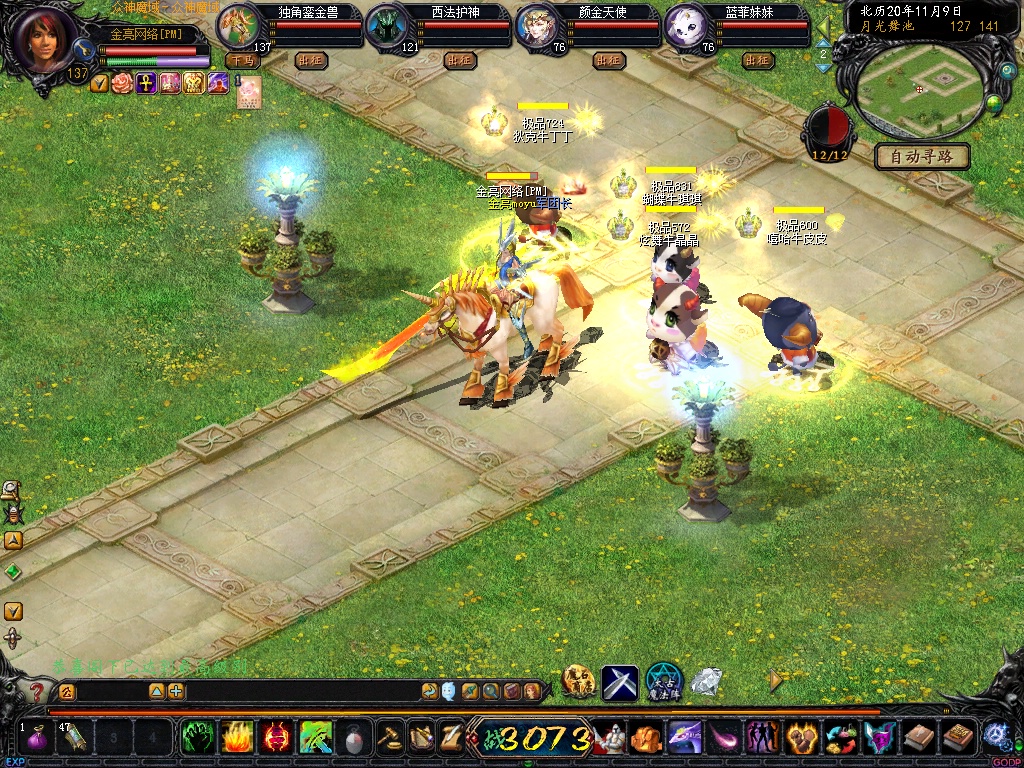Open the green globe world map button
1024x768 pixels.
pyautogui.click(x=994, y=102)
